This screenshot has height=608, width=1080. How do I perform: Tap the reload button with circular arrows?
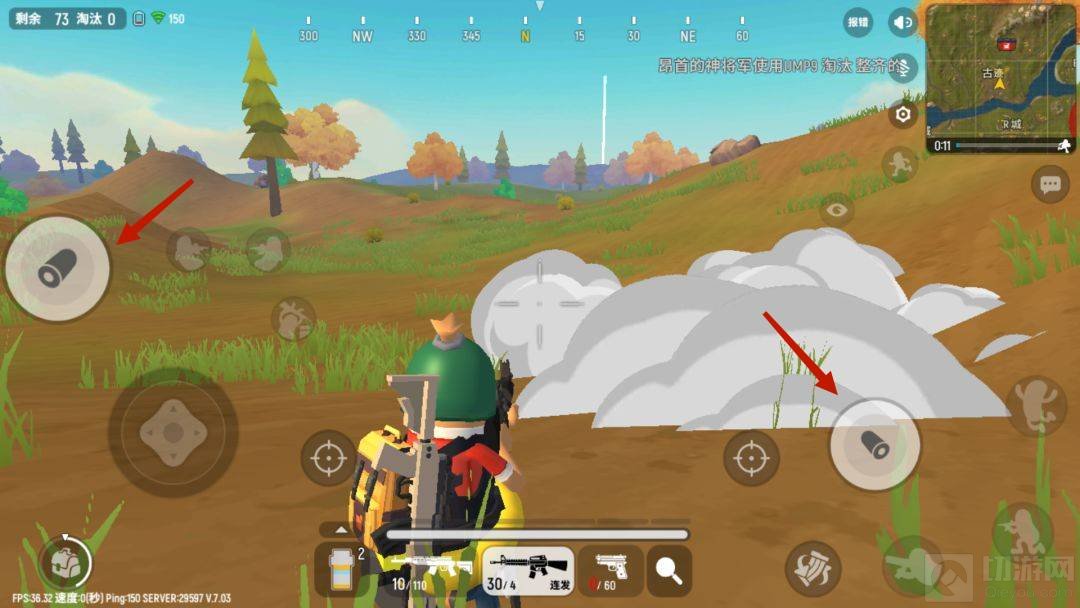[x=811, y=568]
